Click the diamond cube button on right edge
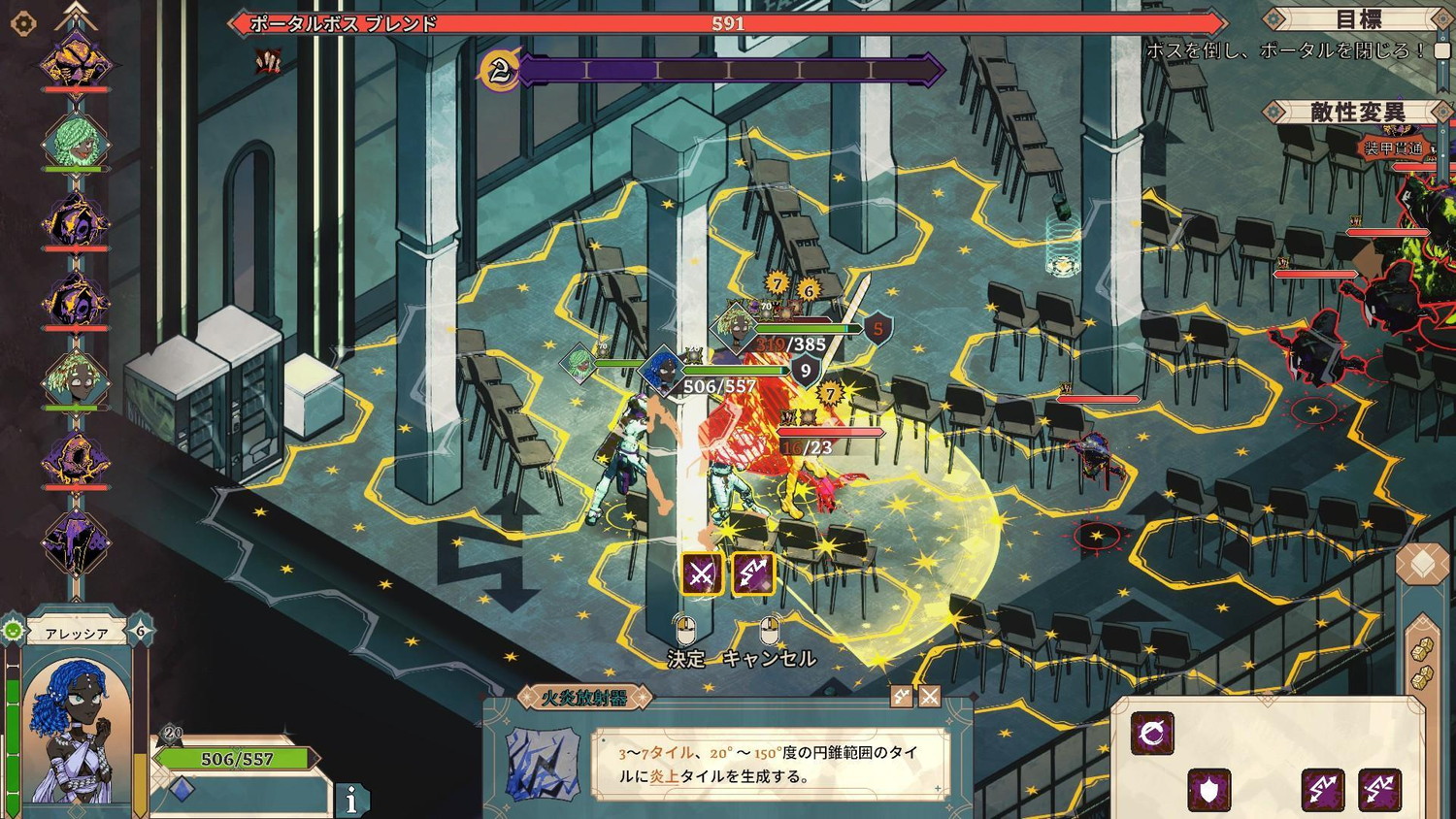This screenshot has height=819, width=1456. 1422,565
